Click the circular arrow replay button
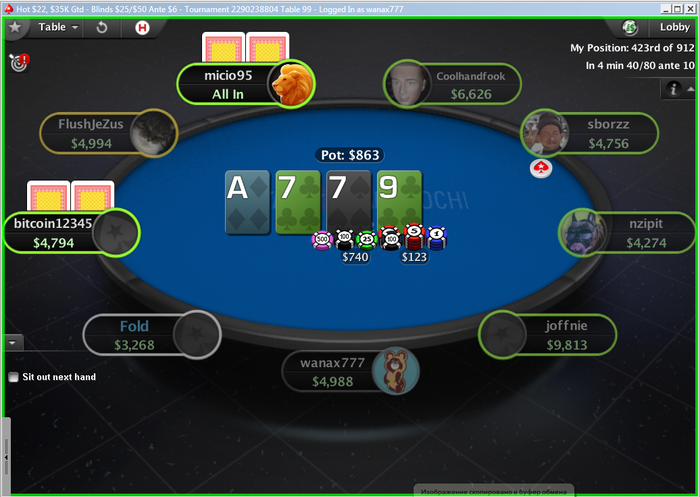Viewport: 700px width, 497px height. click(101, 27)
